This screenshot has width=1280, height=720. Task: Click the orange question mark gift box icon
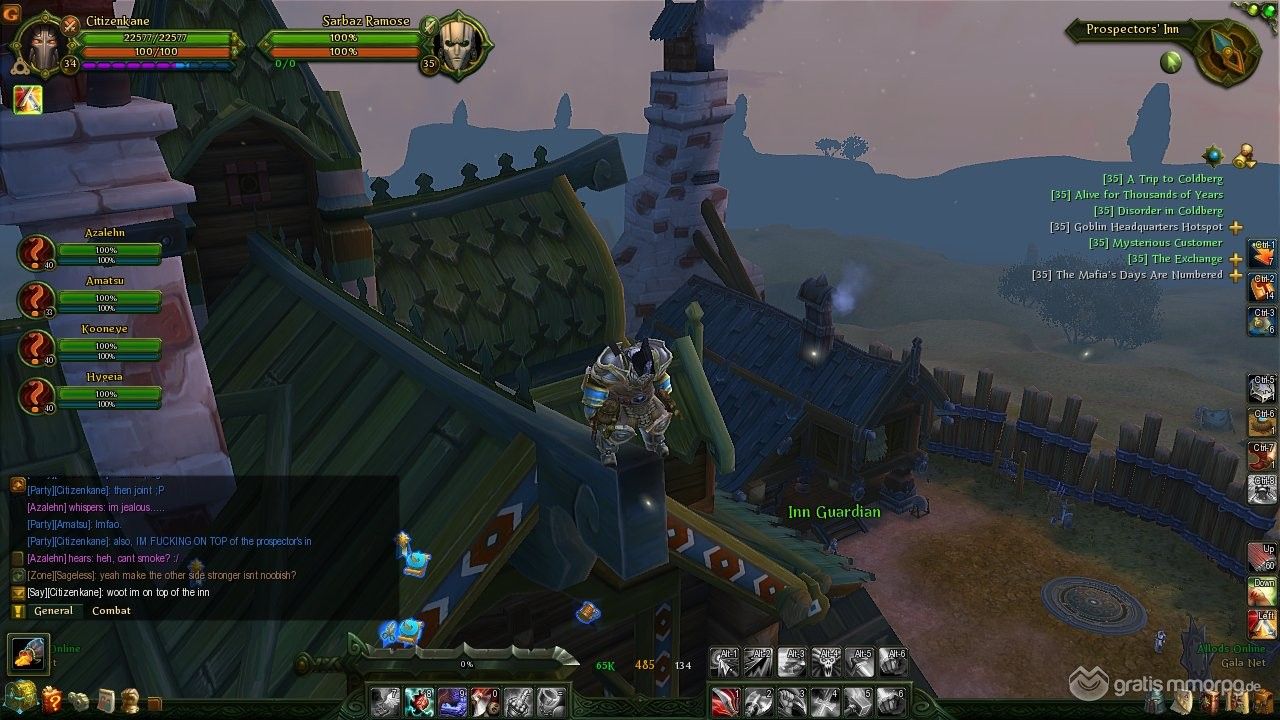pos(52,699)
